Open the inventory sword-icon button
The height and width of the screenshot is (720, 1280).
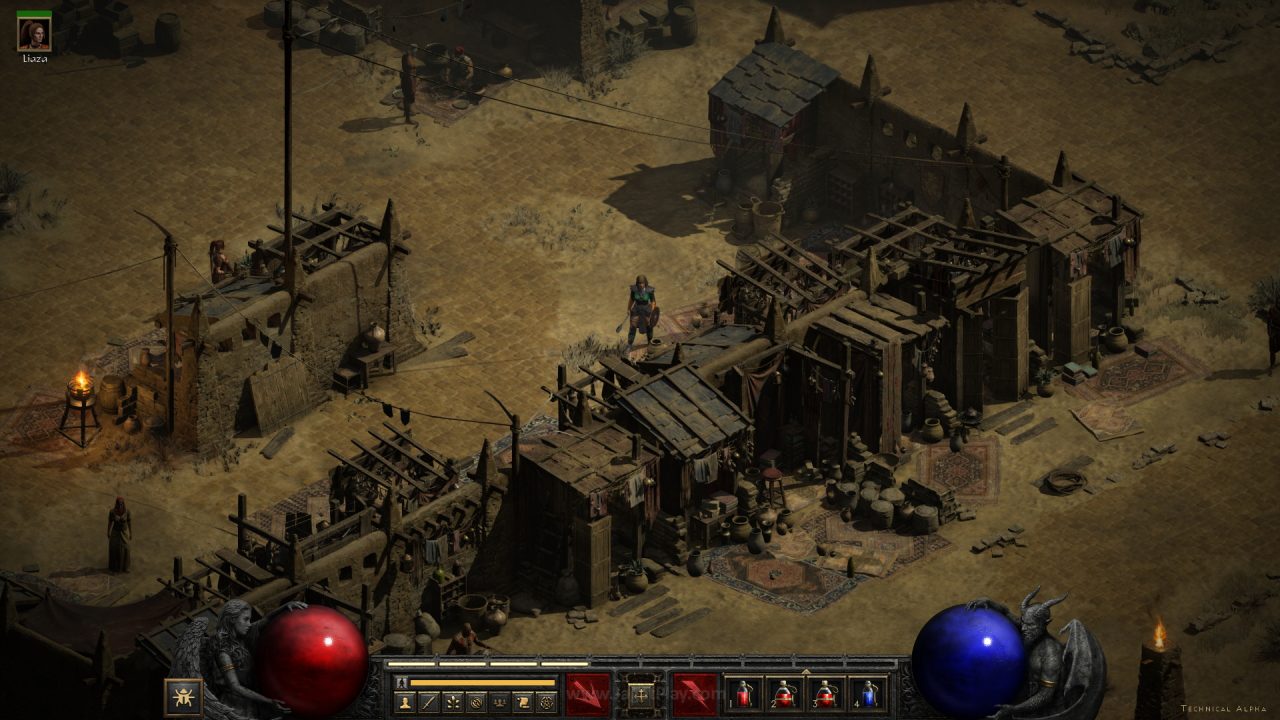[x=429, y=702]
